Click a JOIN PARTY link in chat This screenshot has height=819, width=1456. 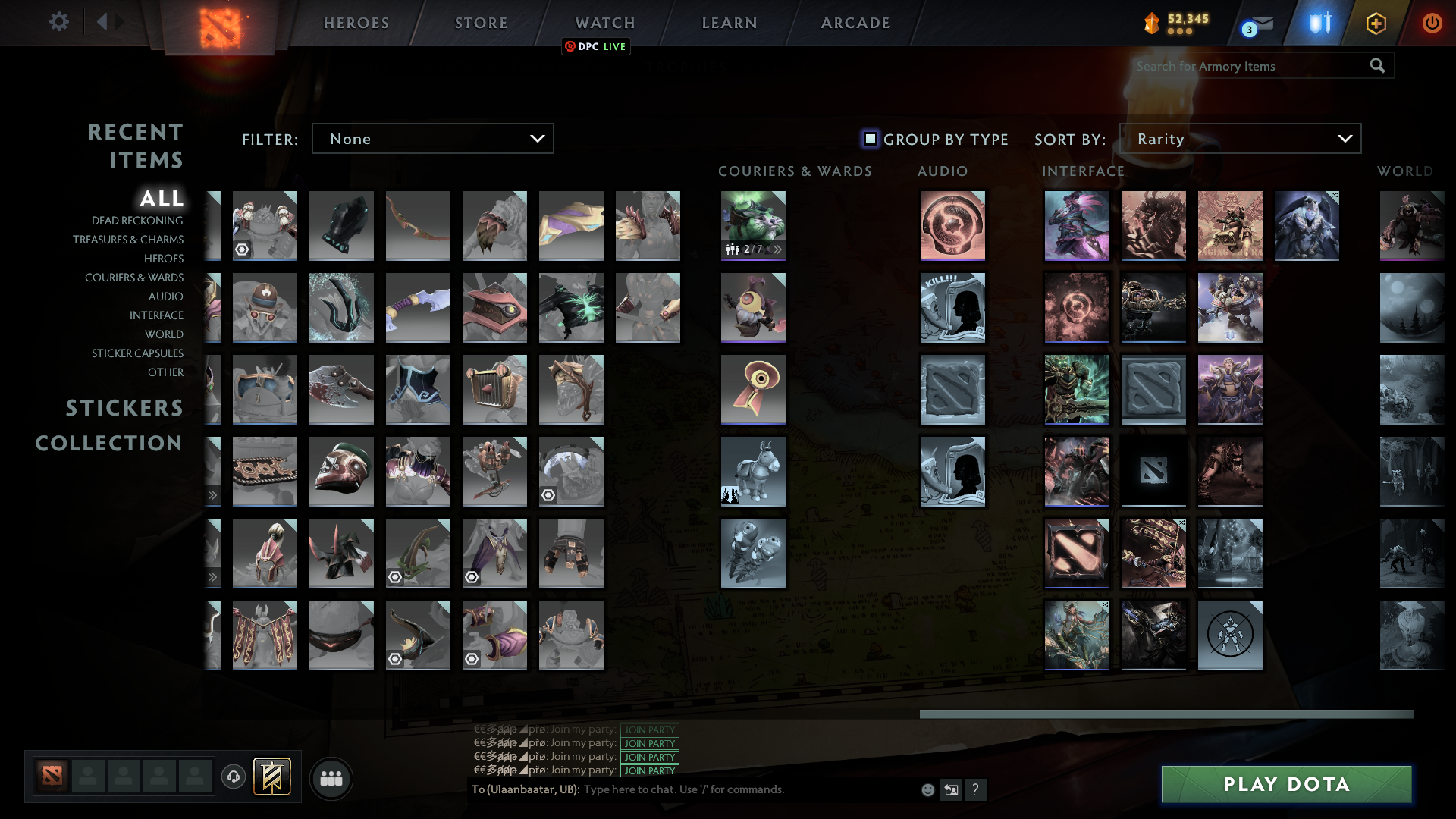648,757
